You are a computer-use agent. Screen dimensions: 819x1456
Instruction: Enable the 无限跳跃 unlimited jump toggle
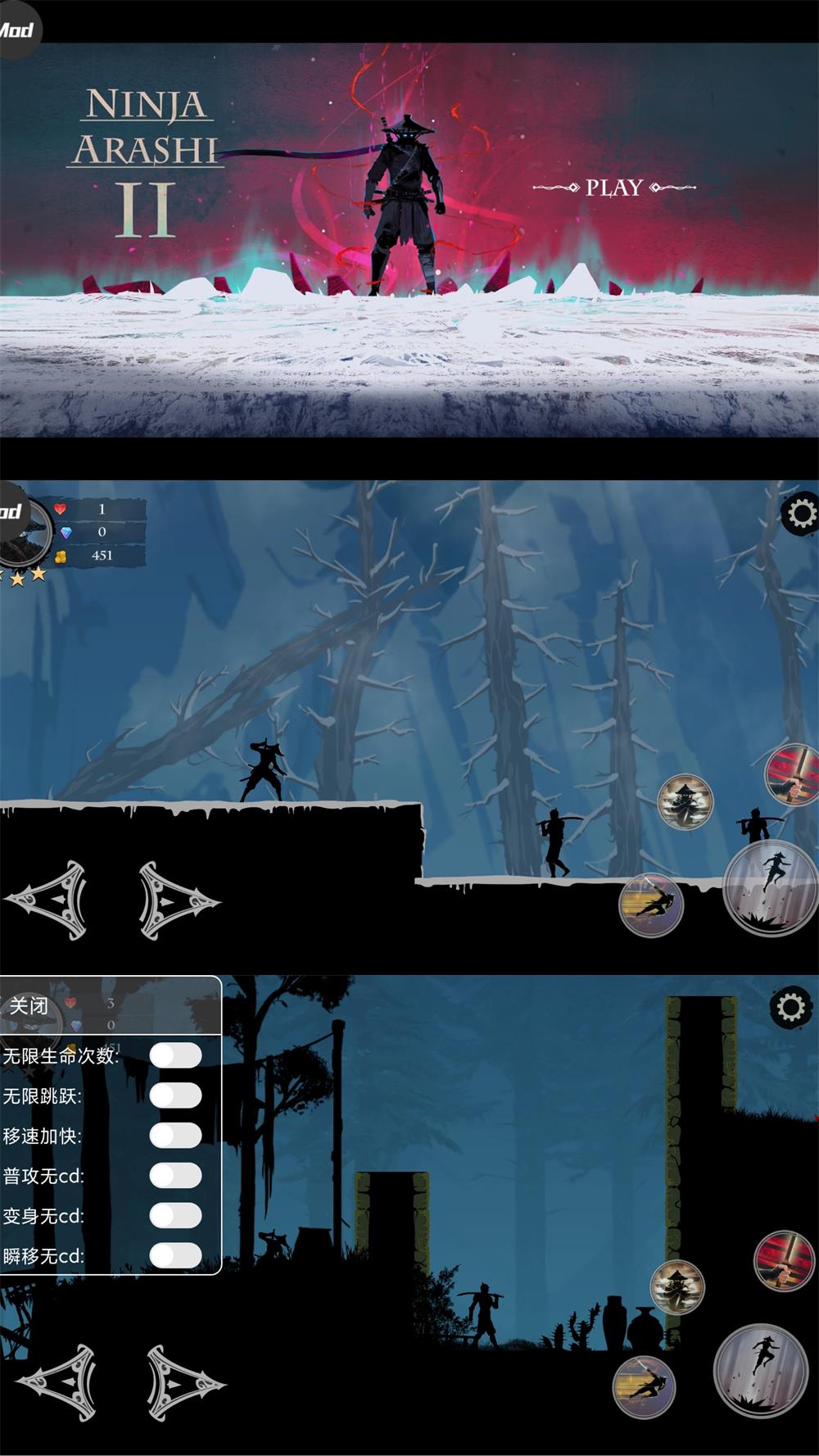175,1095
